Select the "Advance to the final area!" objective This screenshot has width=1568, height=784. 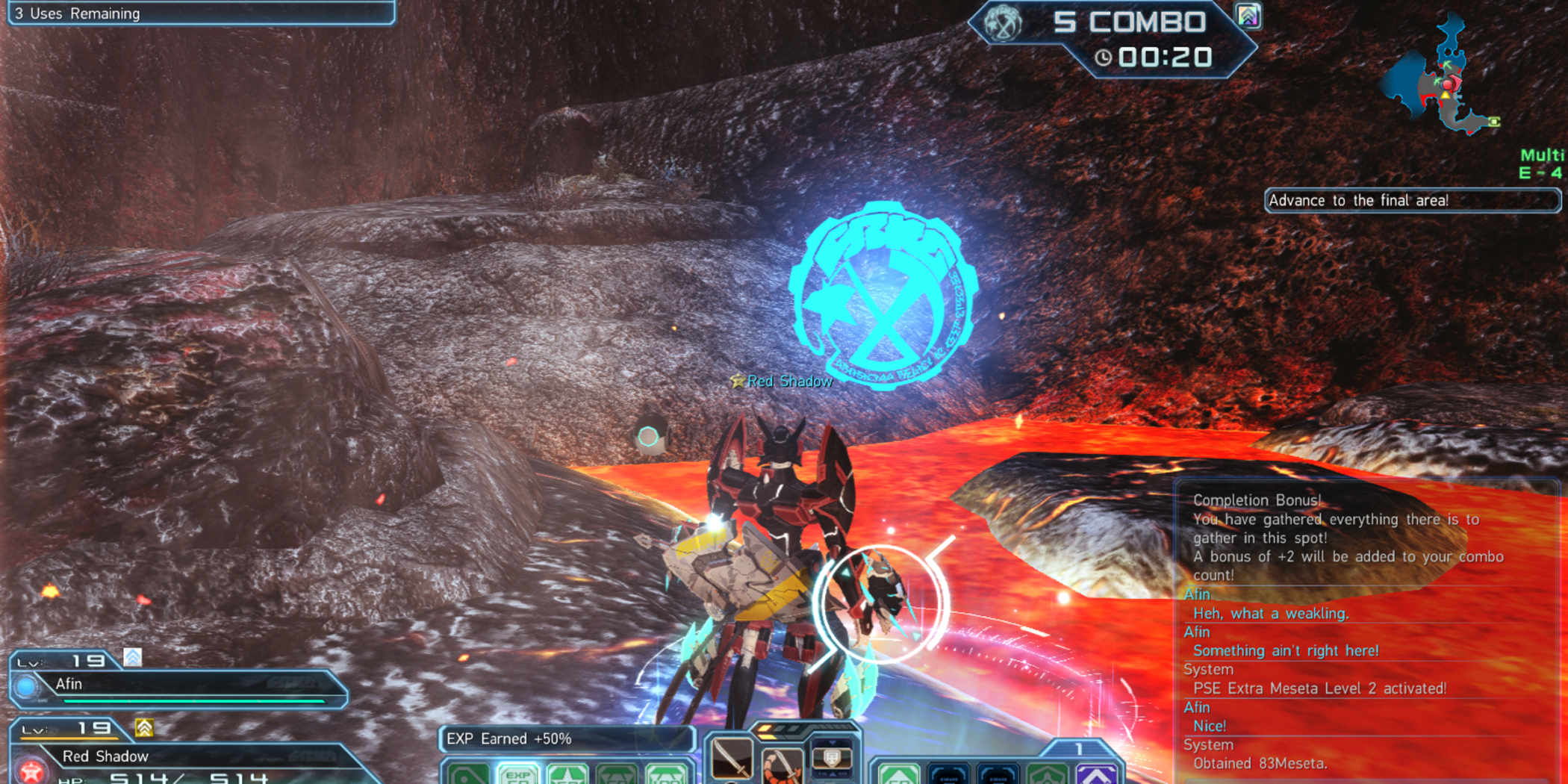coord(1411,200)
